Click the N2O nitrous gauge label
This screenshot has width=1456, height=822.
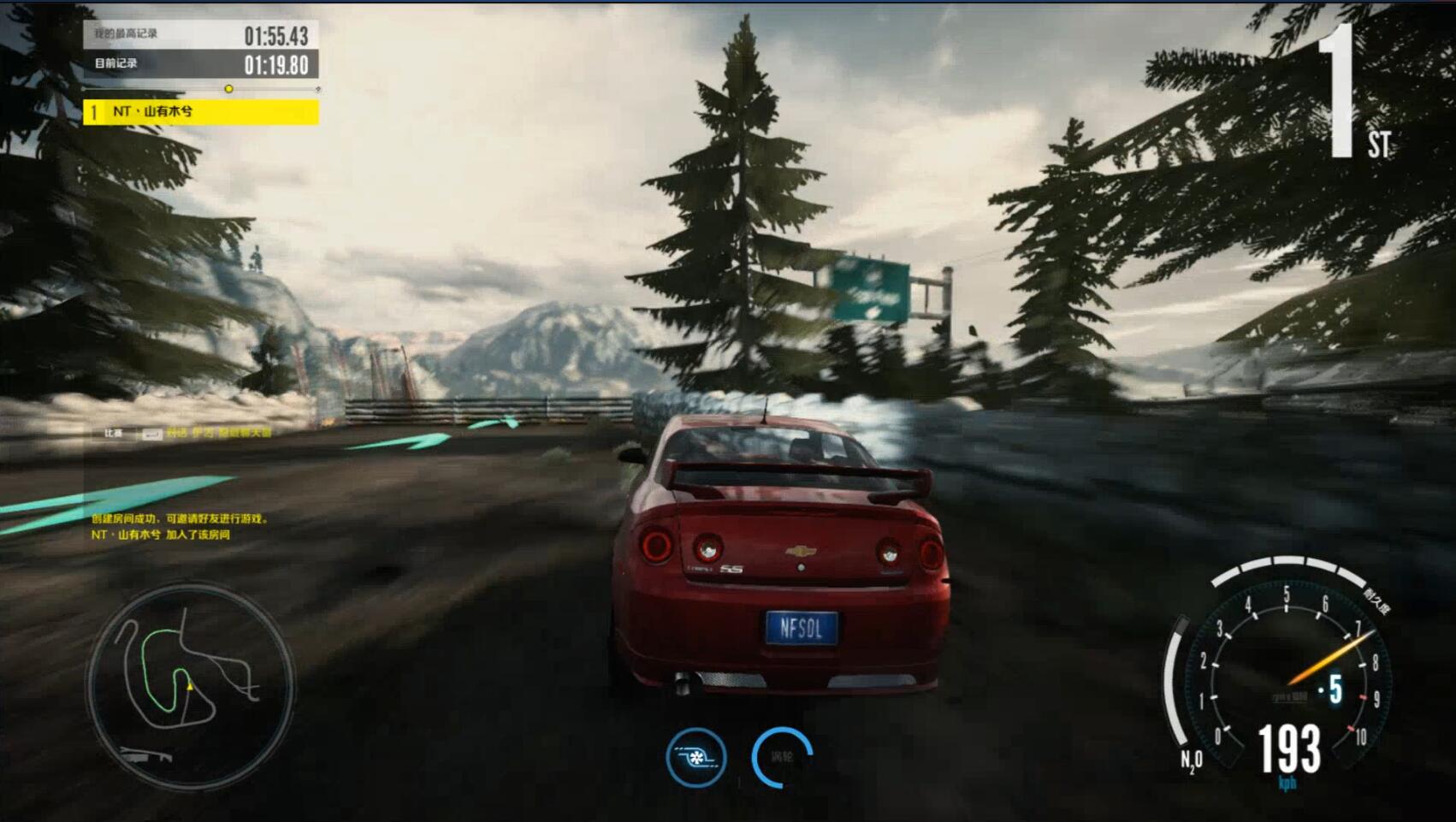[x=1191, y=760]
